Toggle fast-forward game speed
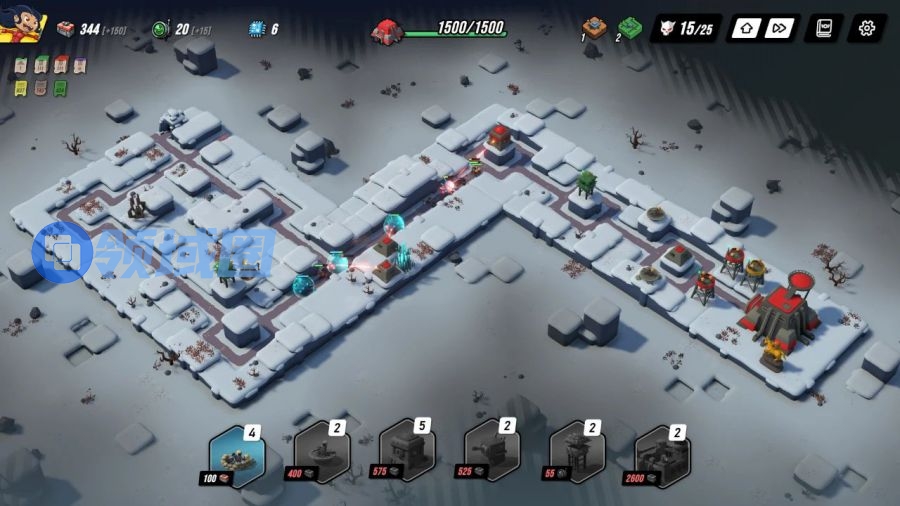 780,28
